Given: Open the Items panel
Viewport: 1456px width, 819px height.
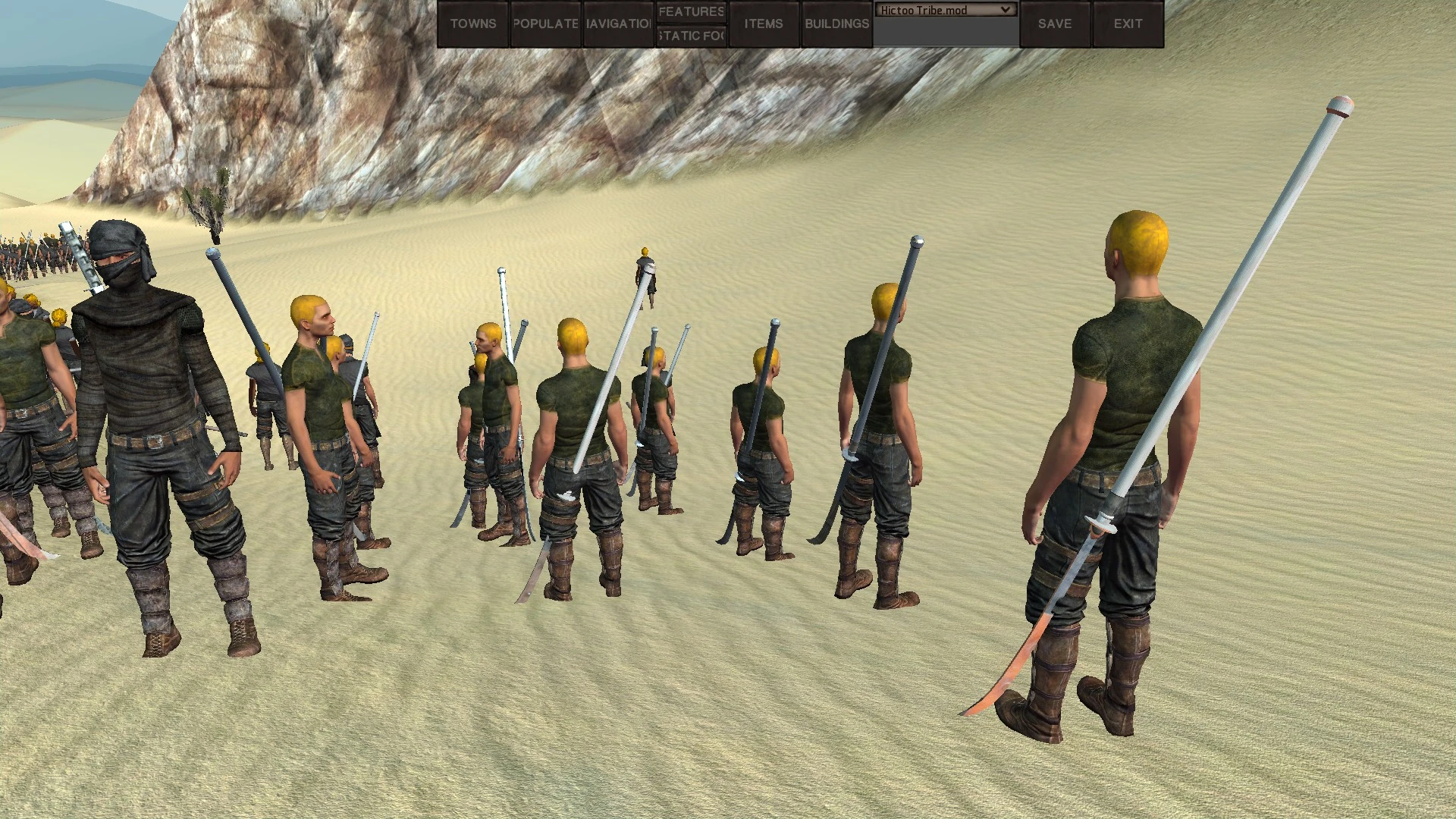Looking at the screenshot, I should pyautogui.click(x=763, y=24).
